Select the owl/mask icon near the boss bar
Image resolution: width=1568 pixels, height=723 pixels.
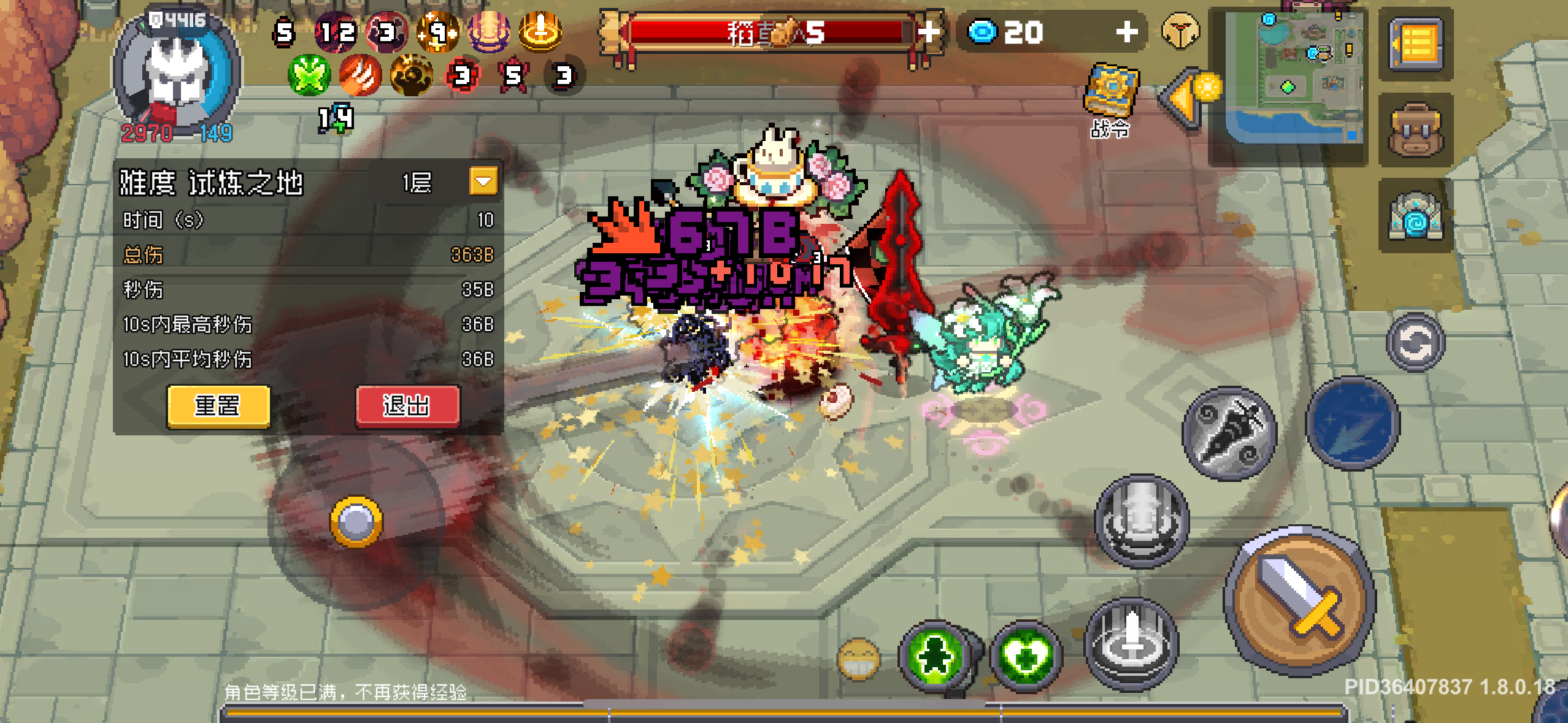[1181, 31]
